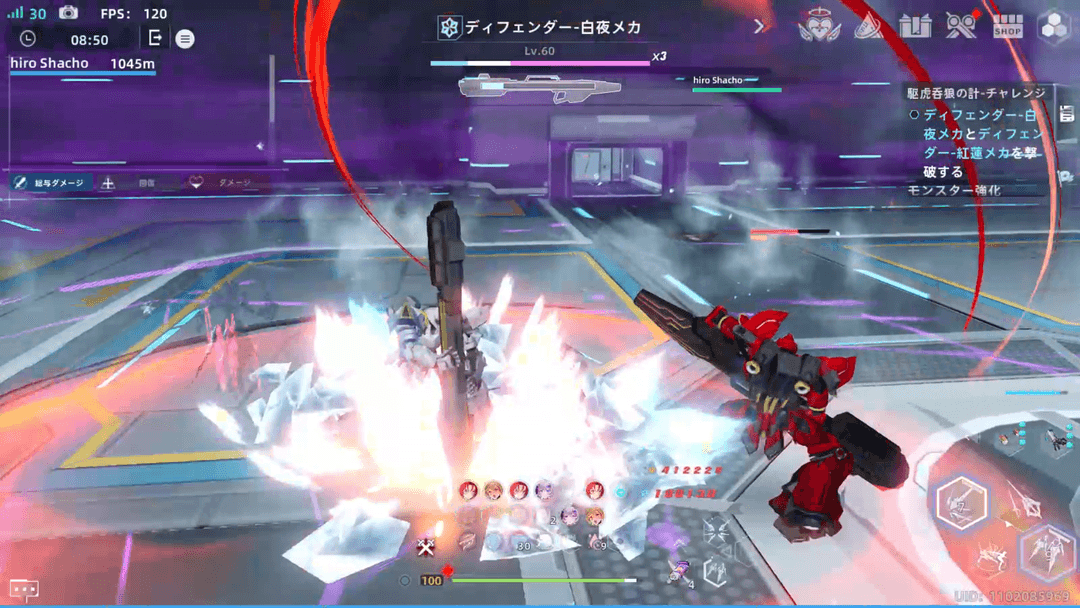Screen dimensions: 1080x608
Task: Expand the ディフェンダー-白夜メカ boss arrow
Action: click(x=759, y=27)
